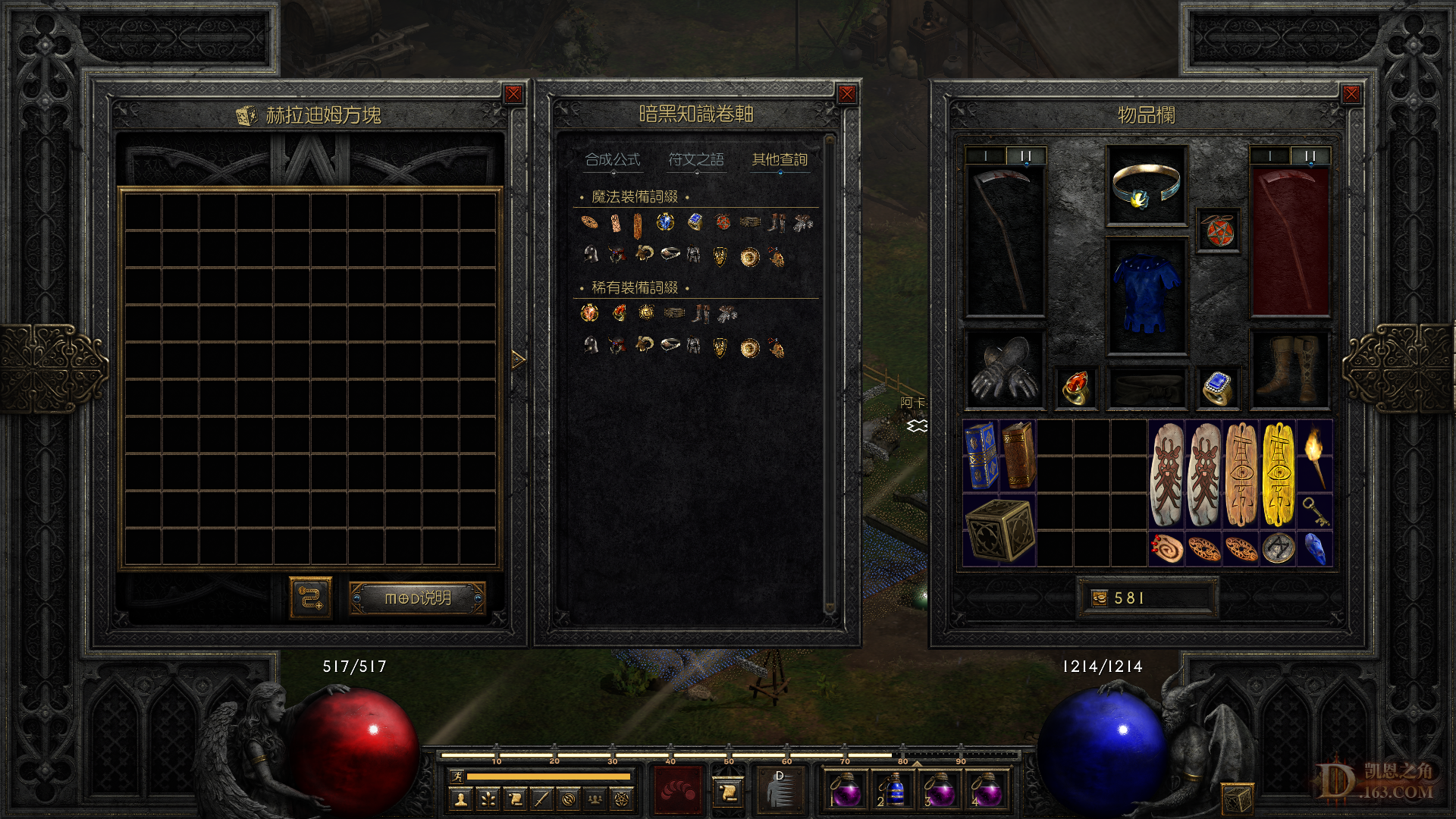Select the blue tome in inventory
This screenshot has width=1456, height=819.
(981, 456)
